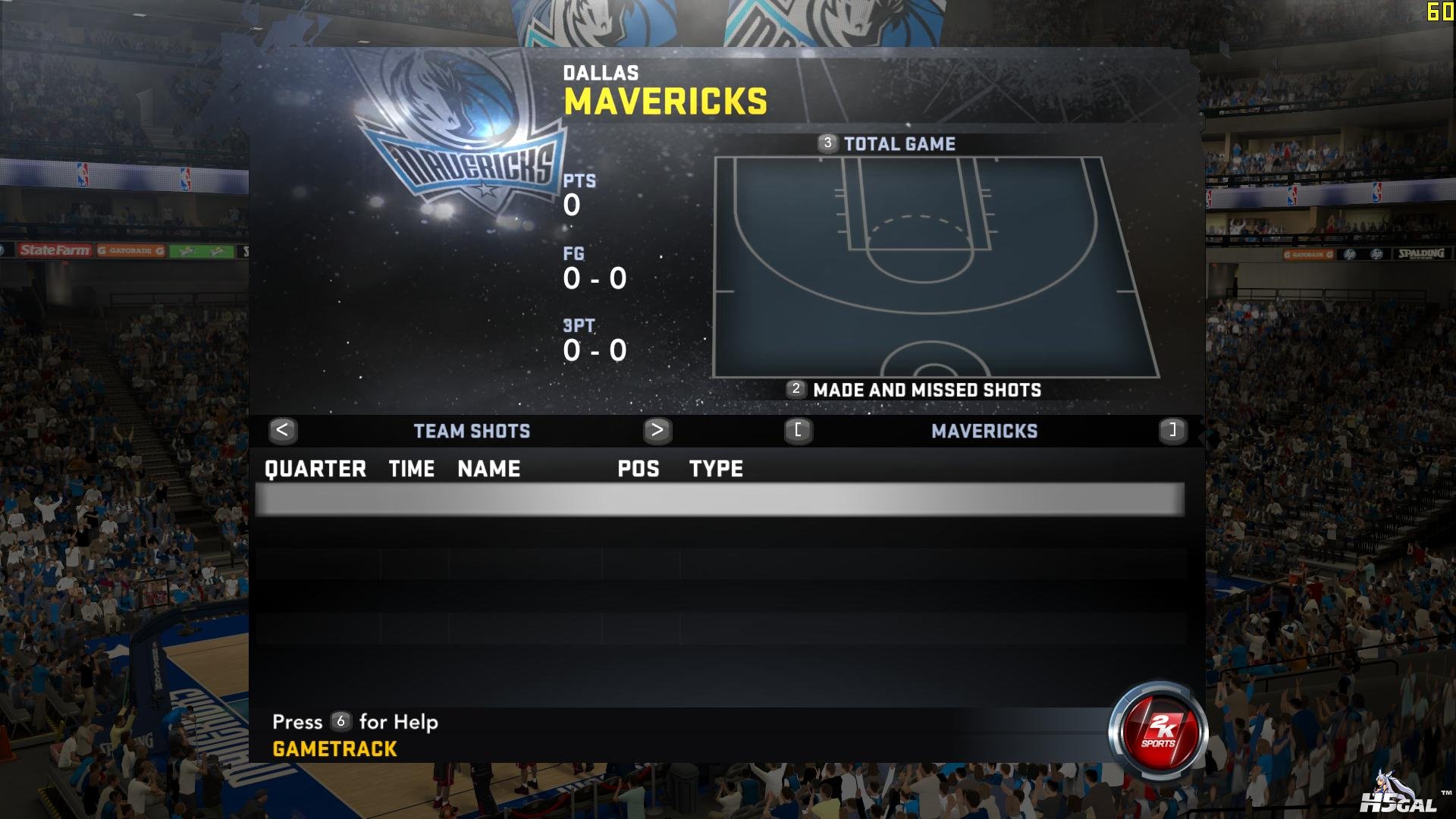1456x819 pixels.
Task: Select the Team Shots view label
Action: pos(472,431)
